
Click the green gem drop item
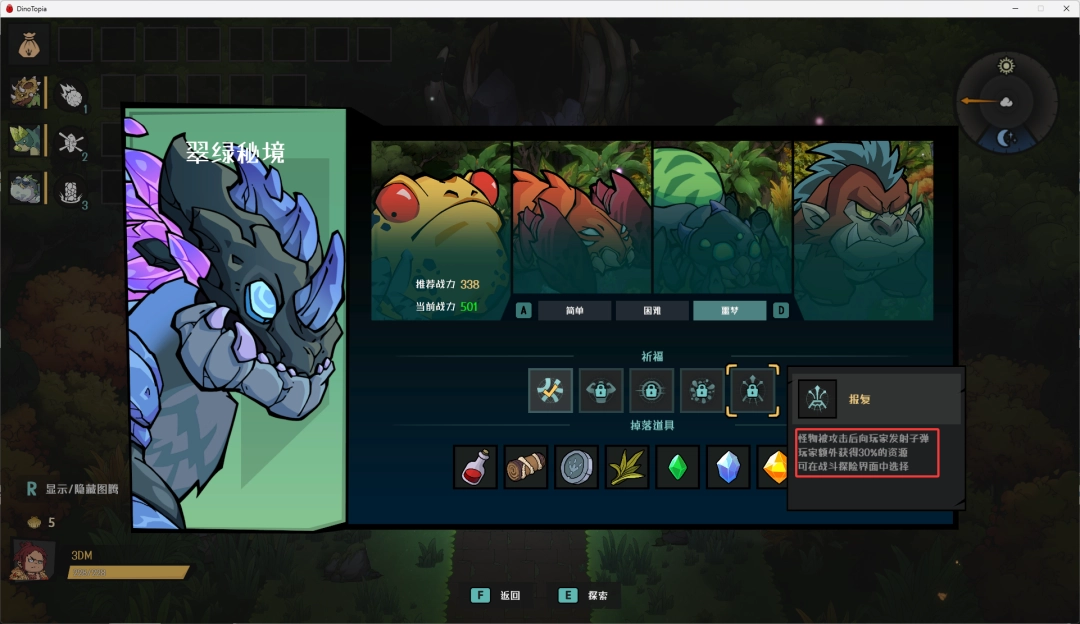tap(677, 467)
